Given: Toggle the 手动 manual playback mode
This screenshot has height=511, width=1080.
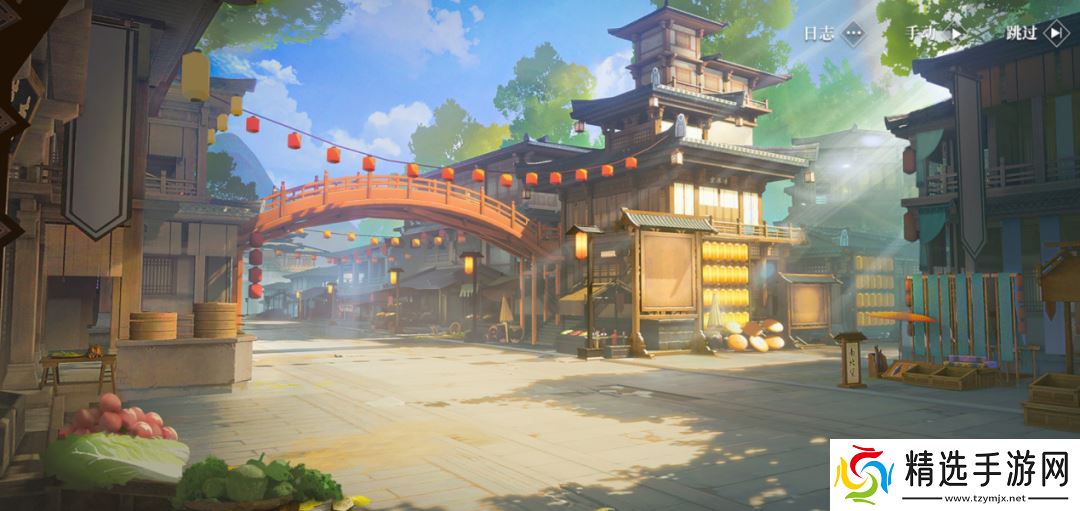Looking at the screenshot, I should point(937,33).
